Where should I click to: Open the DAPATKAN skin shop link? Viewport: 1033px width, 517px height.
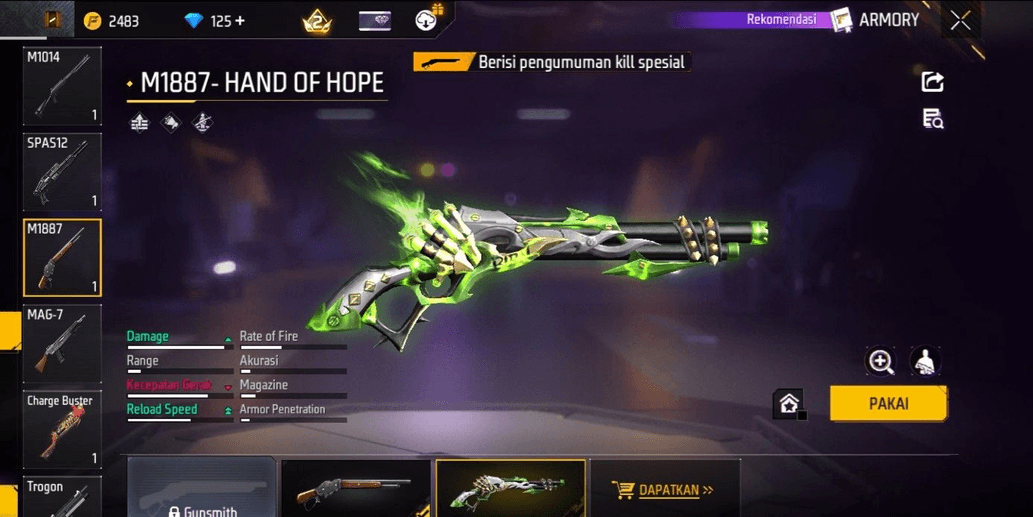coord(665,490)
